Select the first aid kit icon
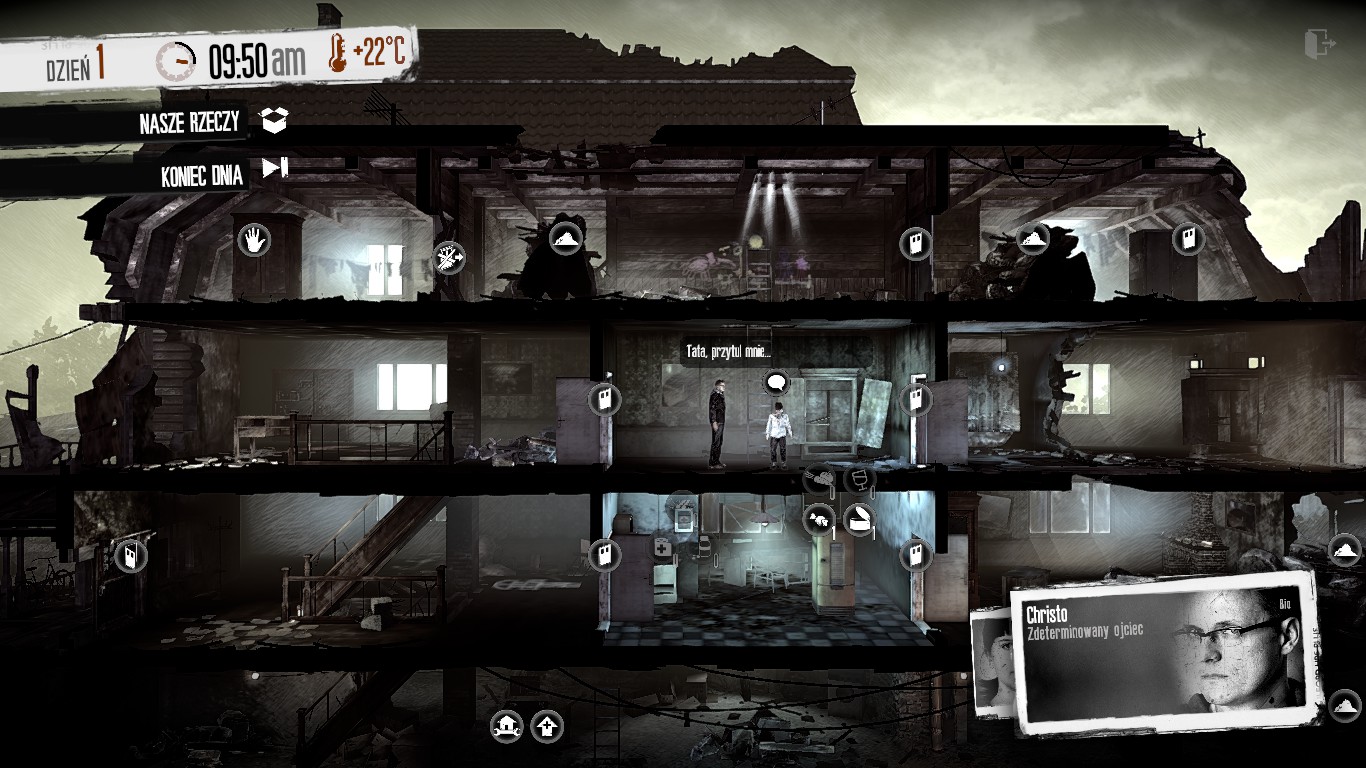Image resolution: width=1366 pixels, height=768 pixels. pyautogui.click(x=662, y=547)
